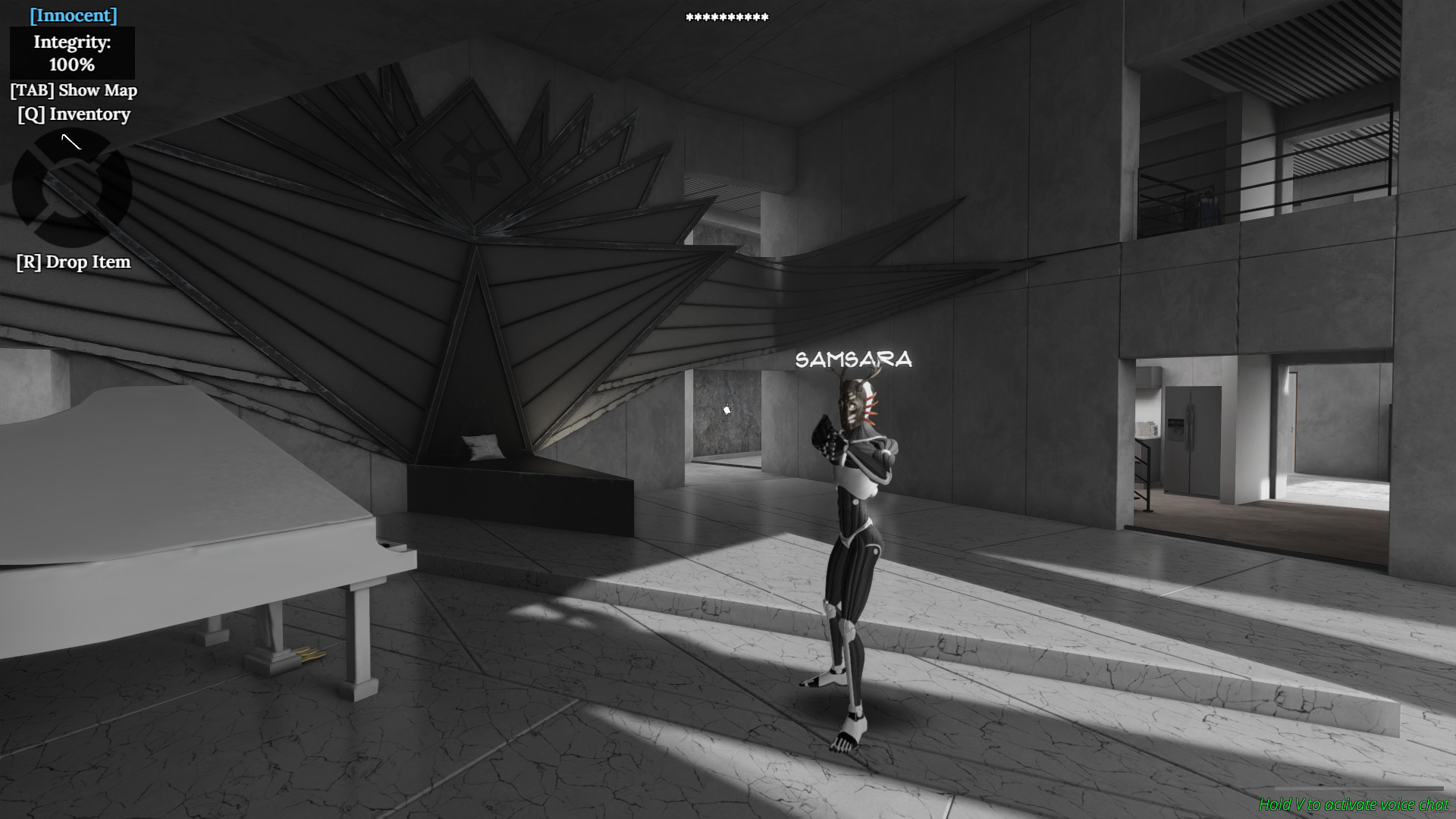This screenshot has width=1456, height=819.
Task: Open the inventory list from Inventory label
Action: coord(74,115)
